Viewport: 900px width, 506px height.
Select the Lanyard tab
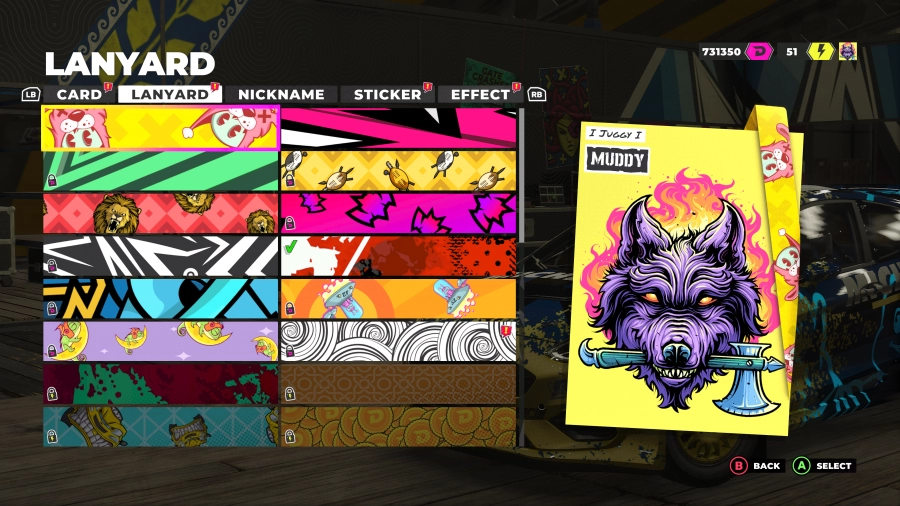[170, 94]
